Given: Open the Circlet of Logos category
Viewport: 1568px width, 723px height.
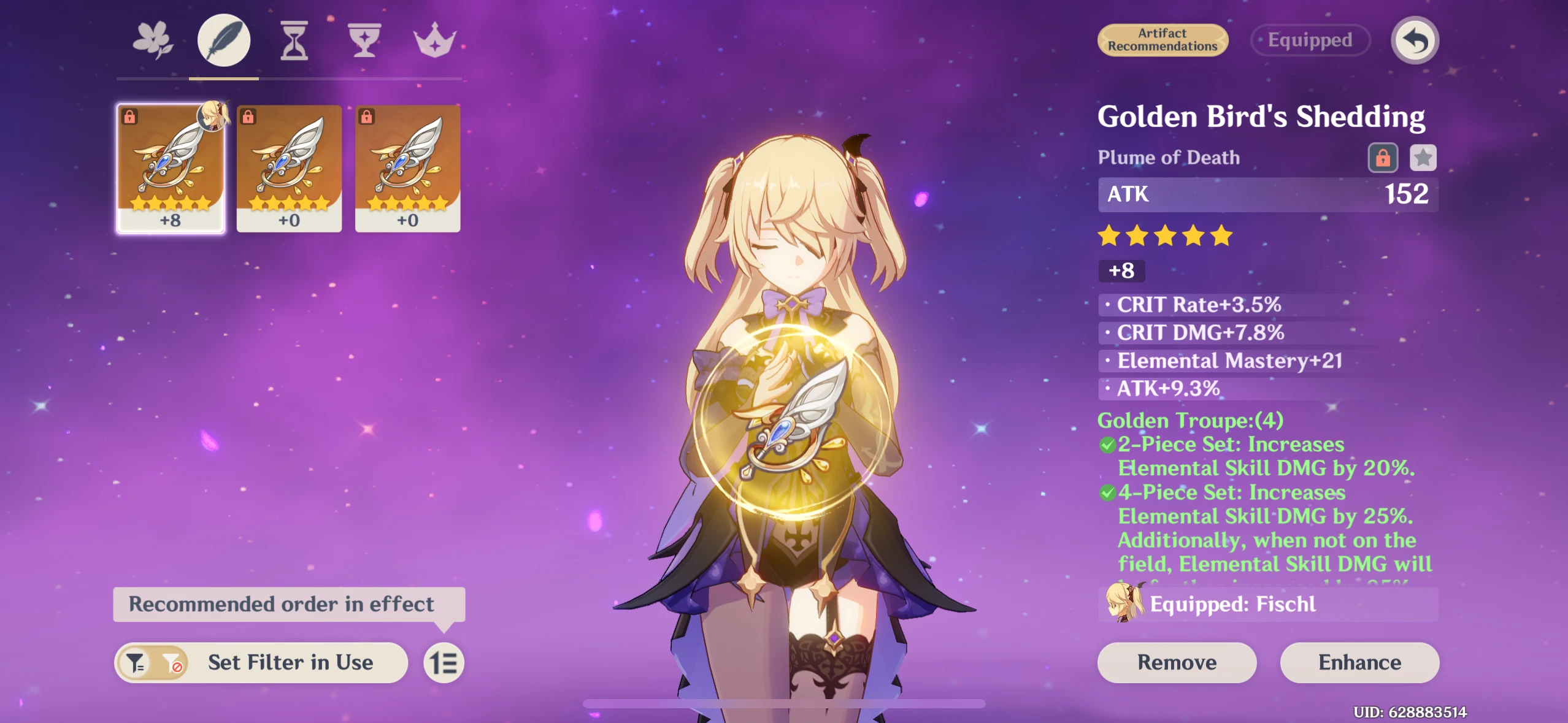Looking at the screenshot, I should coord(436,39).
